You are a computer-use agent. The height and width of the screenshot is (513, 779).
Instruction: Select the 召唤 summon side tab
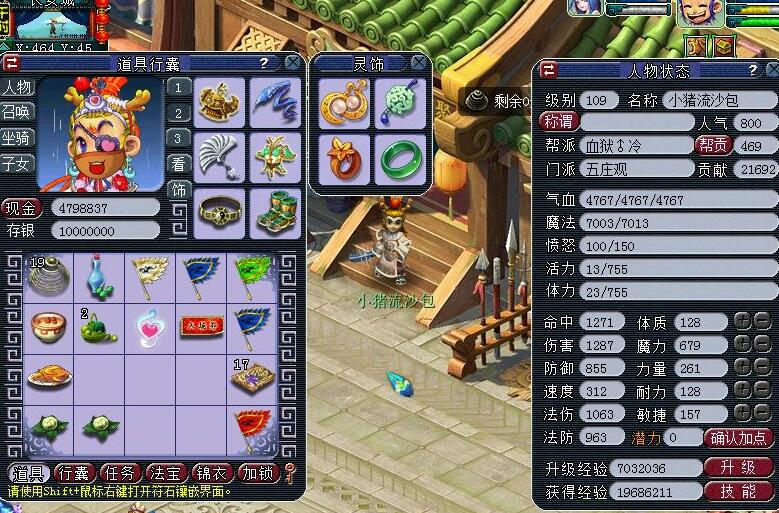16,112
